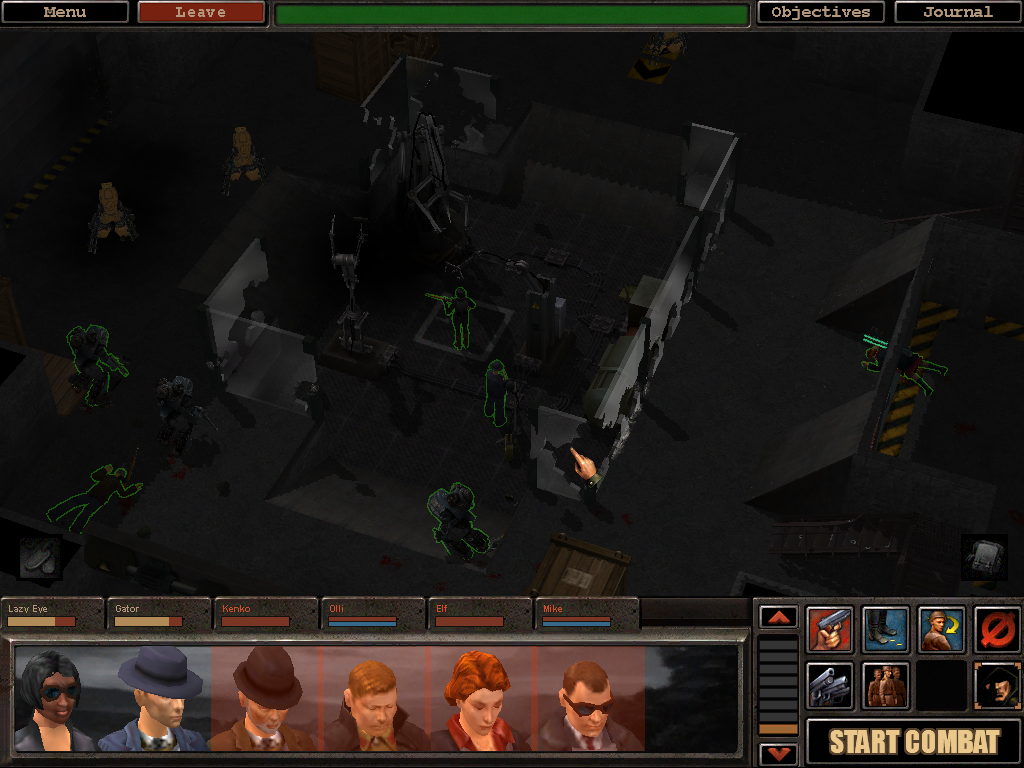Open the Journal
Screen dimensions: 1024x768
[x=957, y=13]
